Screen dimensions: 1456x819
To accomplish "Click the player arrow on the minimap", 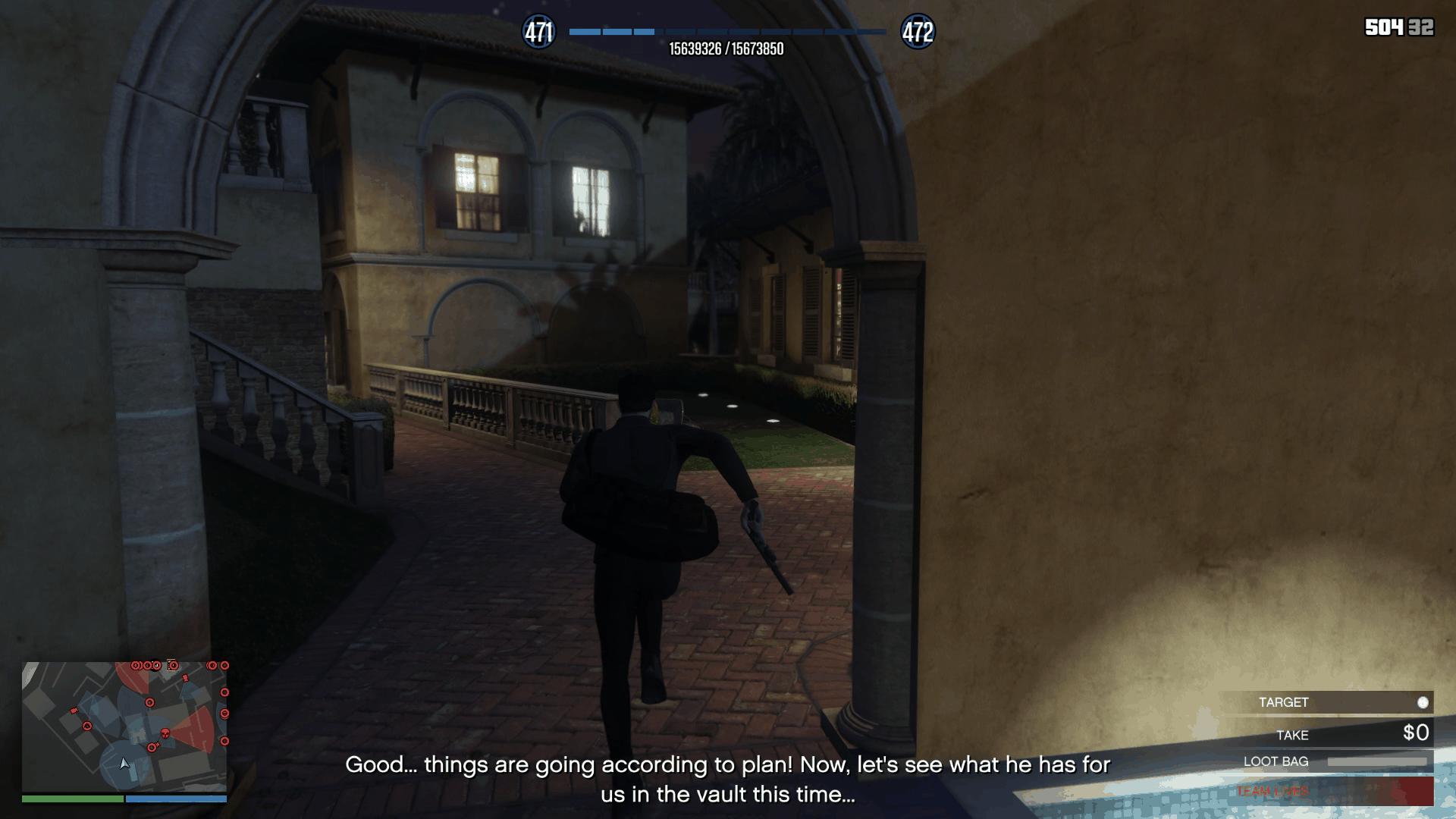I will (125, 763).
